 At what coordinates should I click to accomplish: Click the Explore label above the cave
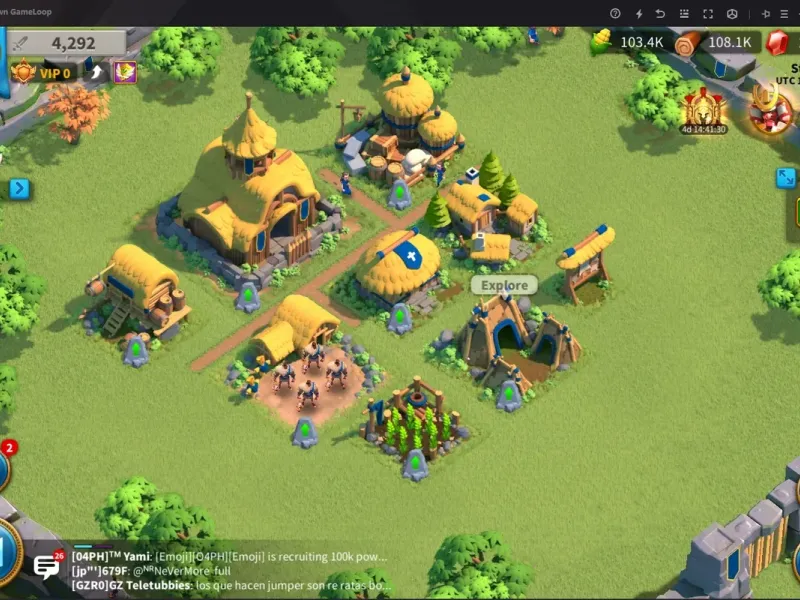point(504,285)
